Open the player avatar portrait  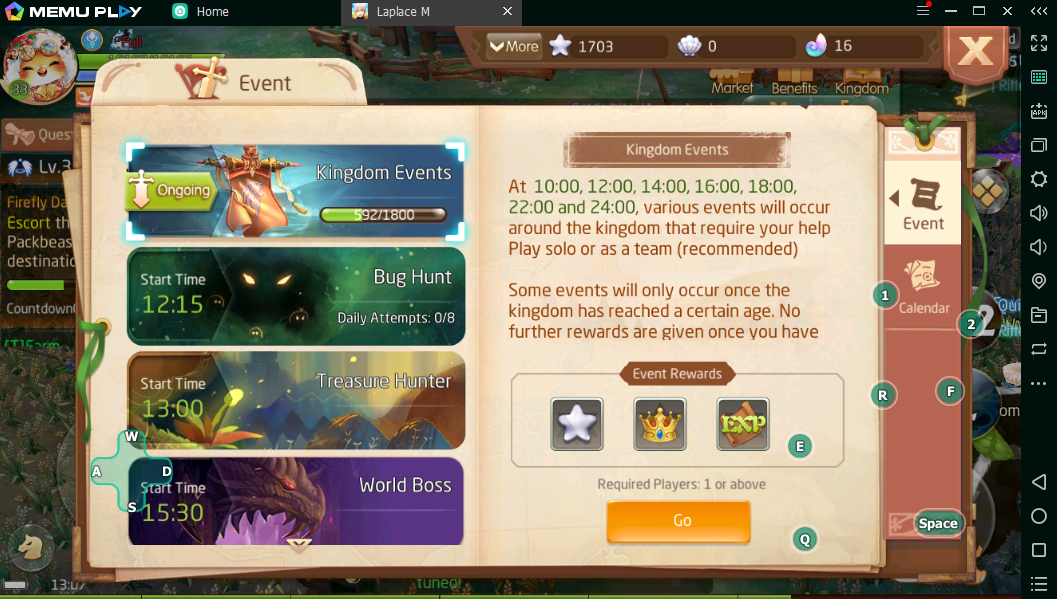pyautogui.click(x=38, y=64)
